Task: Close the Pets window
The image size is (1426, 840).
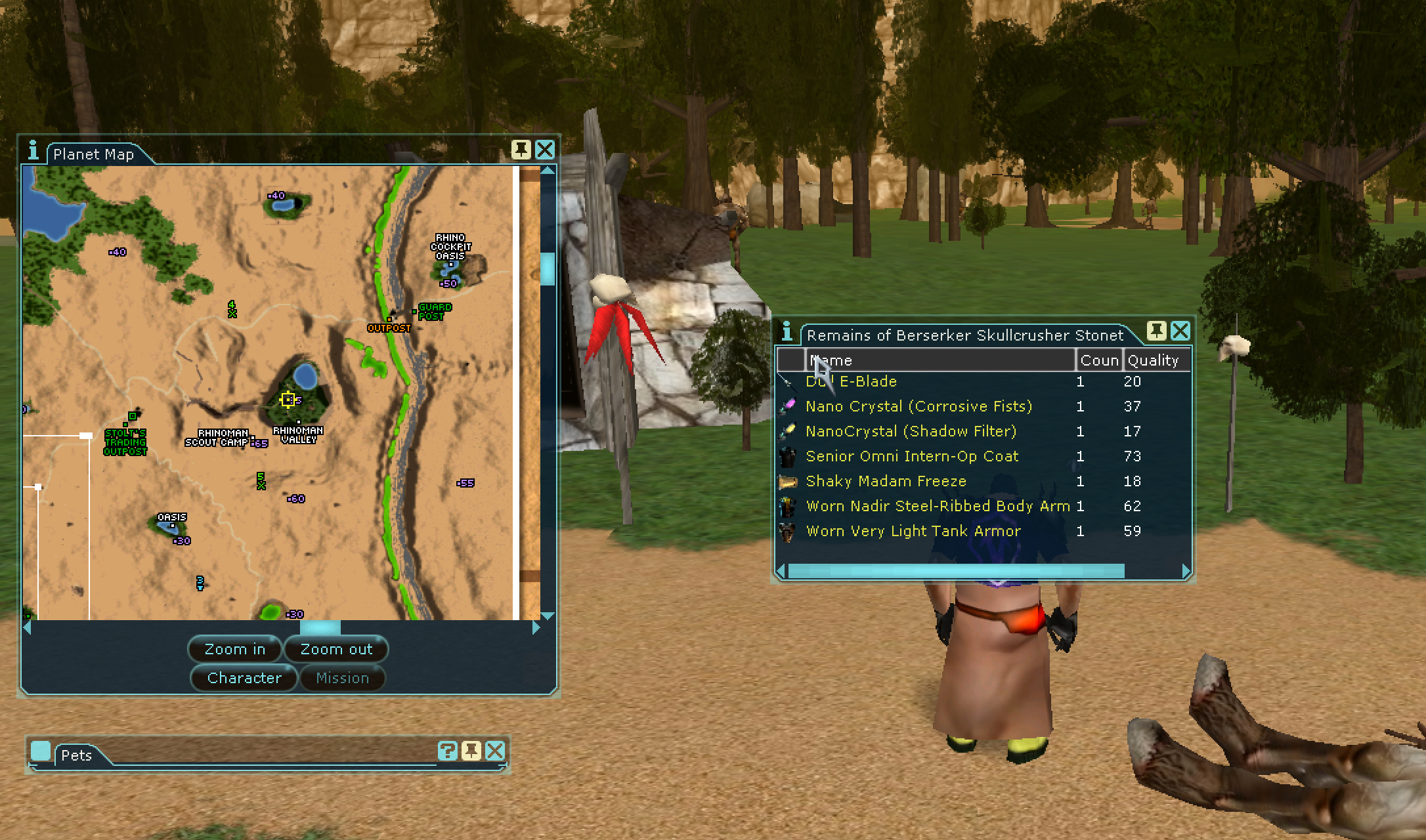Action: 495,751
